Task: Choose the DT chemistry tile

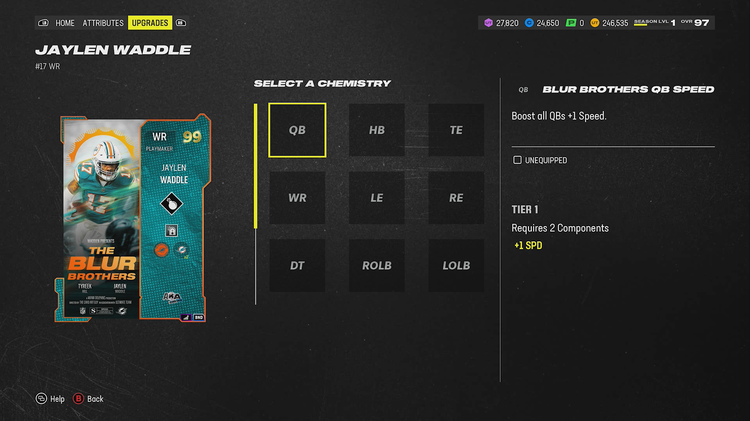Action: [297, 265]
